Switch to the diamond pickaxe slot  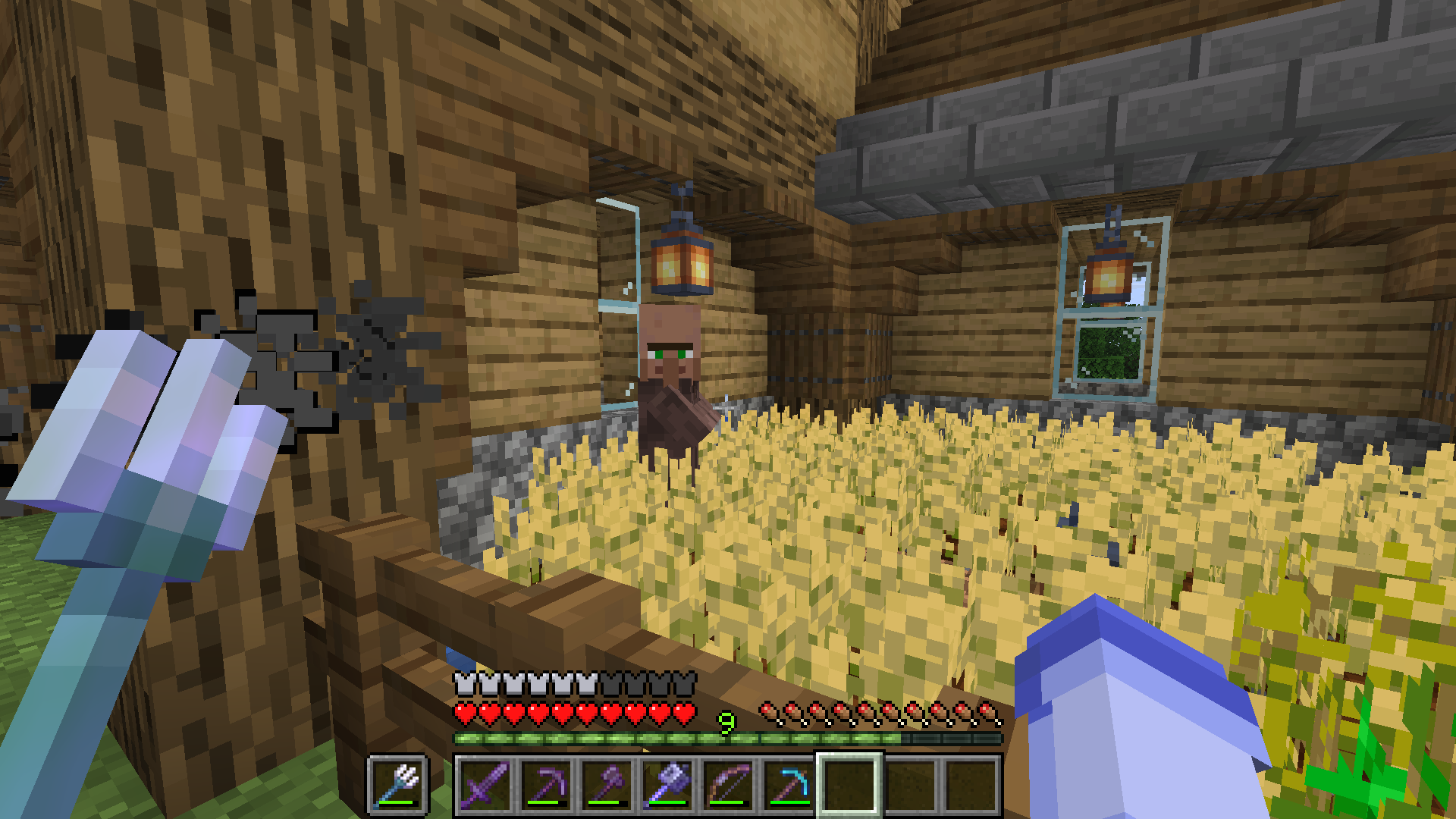(x=788, y=785)
